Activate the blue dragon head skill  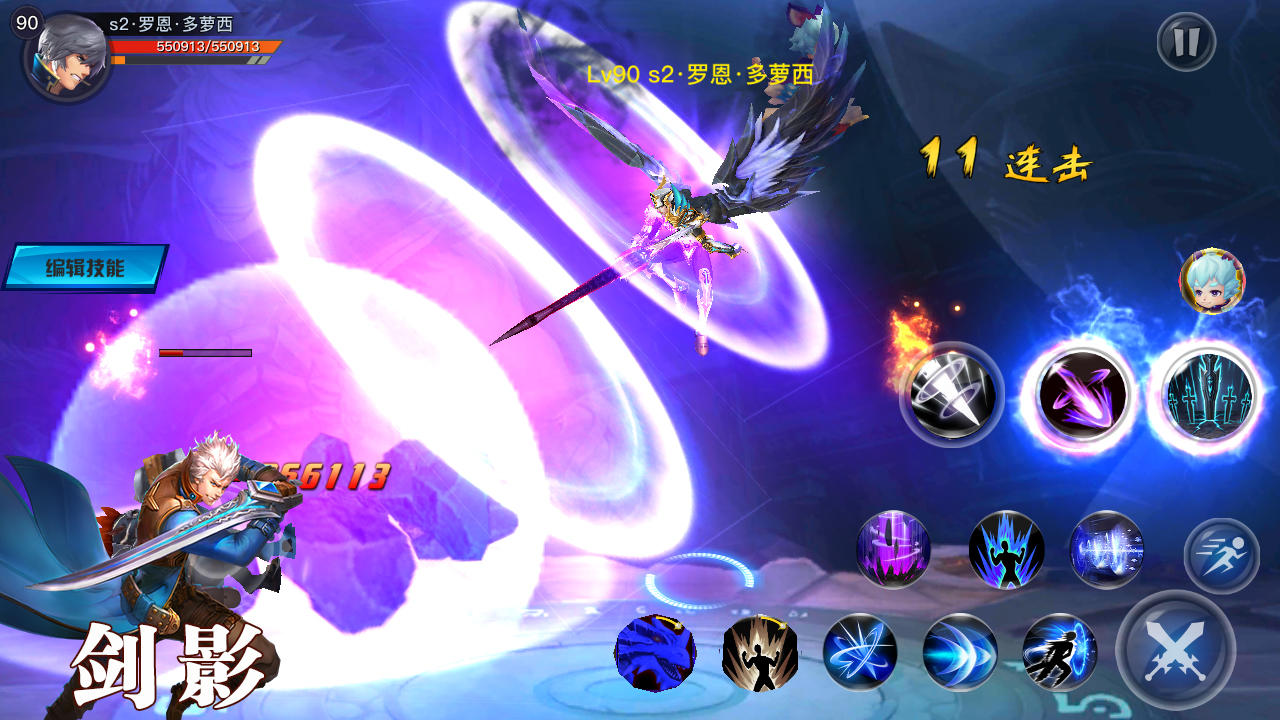[655, 652]
